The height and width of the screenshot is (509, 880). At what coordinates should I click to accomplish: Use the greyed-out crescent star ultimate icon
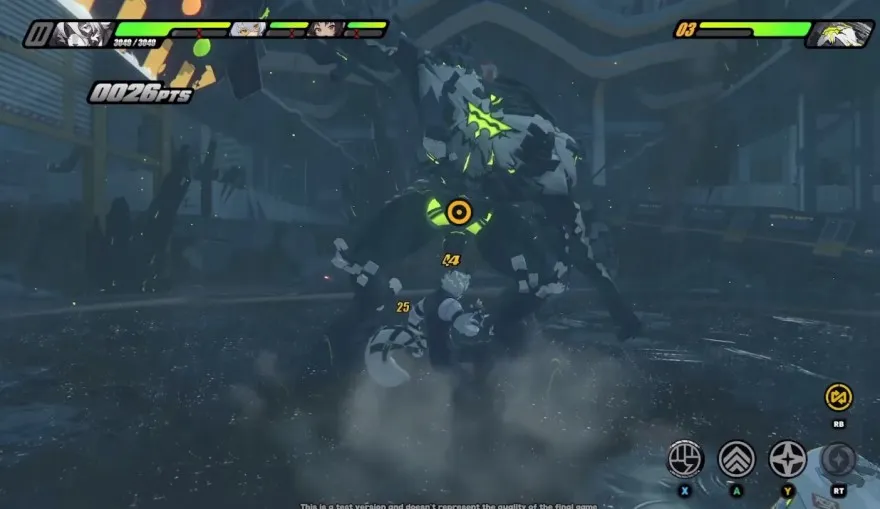pyautogui.click(x=838, y=458)
